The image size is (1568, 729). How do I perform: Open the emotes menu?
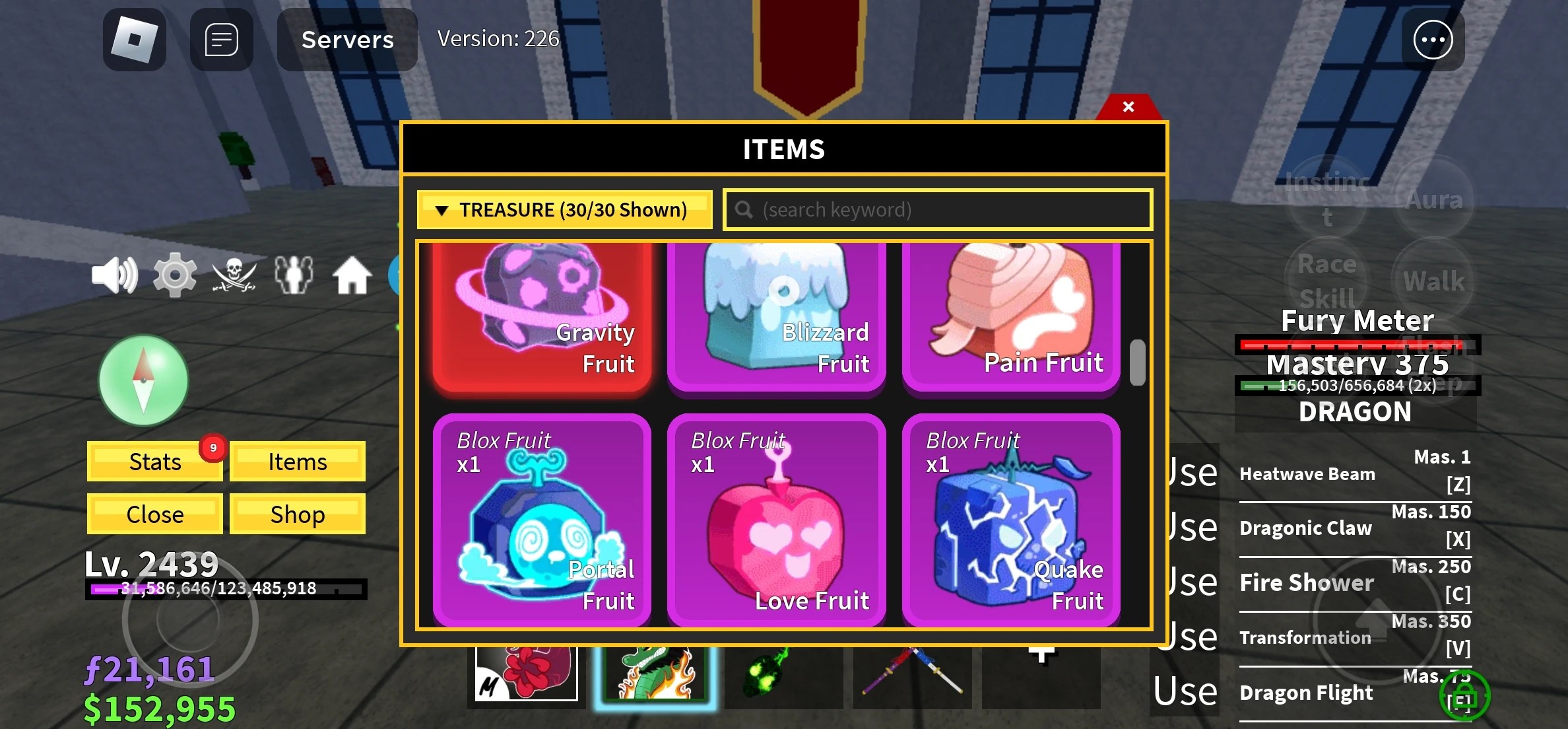pyautogui.click(x=294, y=275)
